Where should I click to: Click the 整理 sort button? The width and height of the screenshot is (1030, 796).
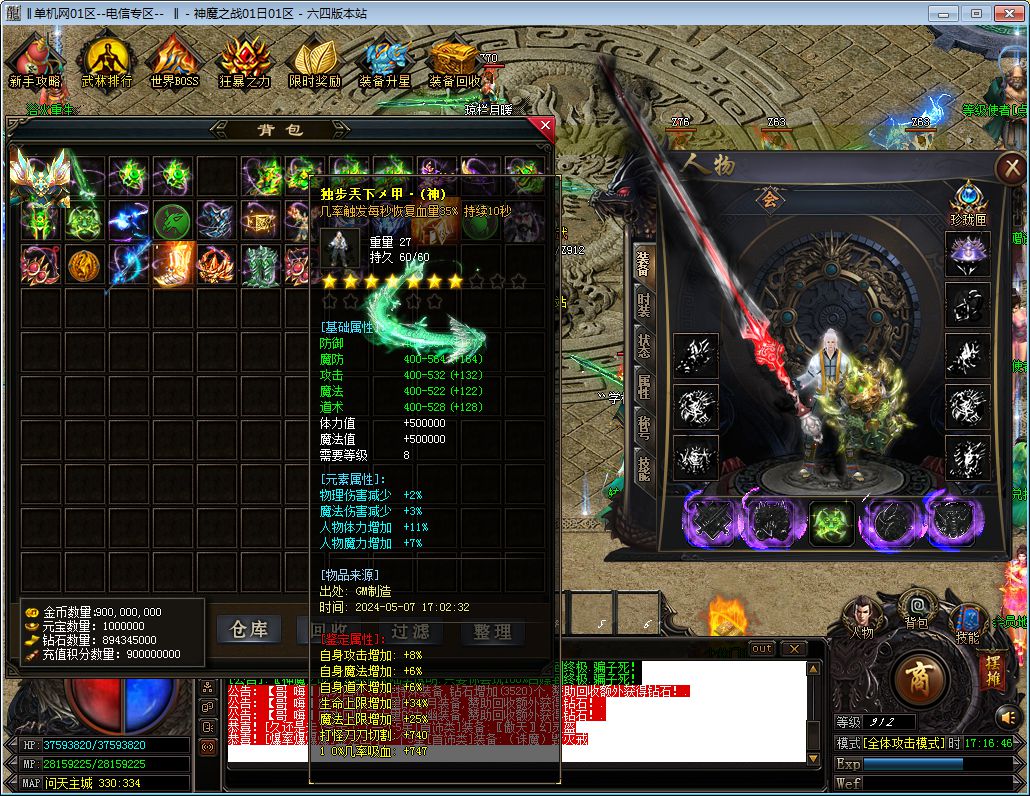point(493,631)
